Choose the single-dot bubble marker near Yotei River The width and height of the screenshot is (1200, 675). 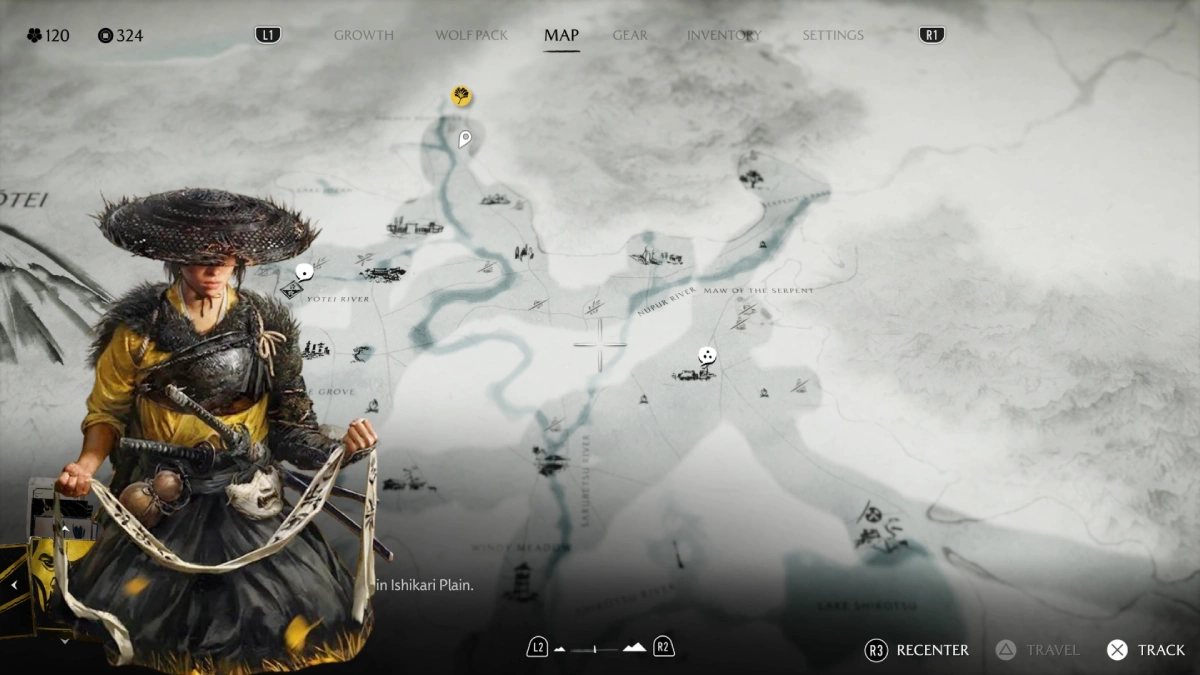click(305, 271)
